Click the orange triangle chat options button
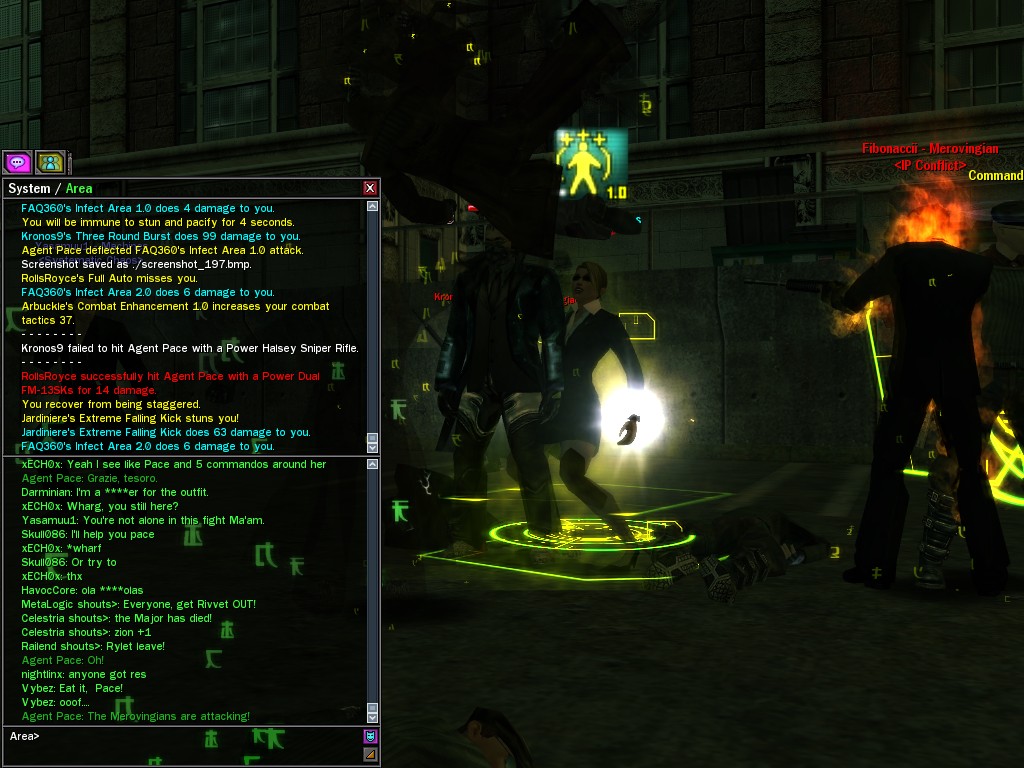The image size is (1024, 768). 370,754
